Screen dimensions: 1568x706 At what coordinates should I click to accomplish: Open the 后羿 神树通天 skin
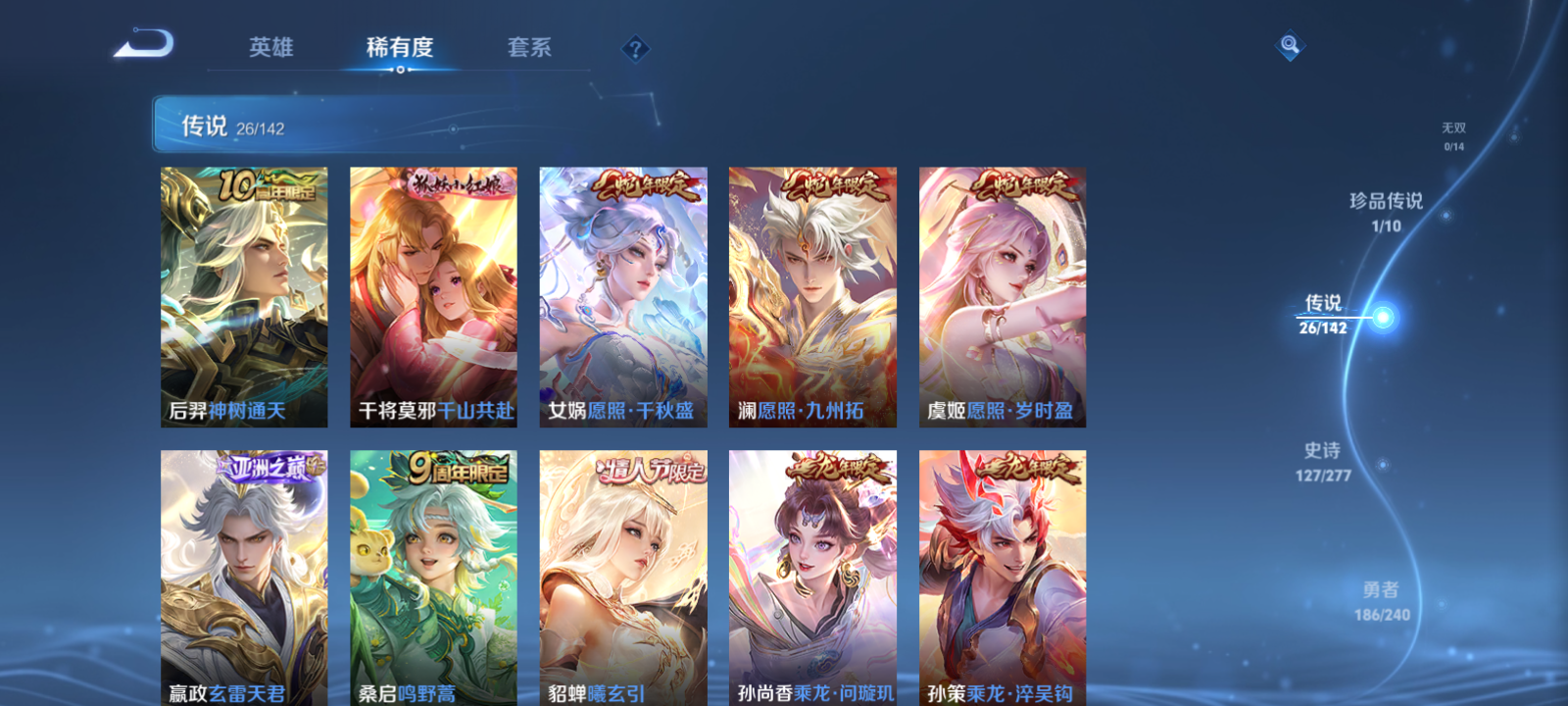pos(243,294)
